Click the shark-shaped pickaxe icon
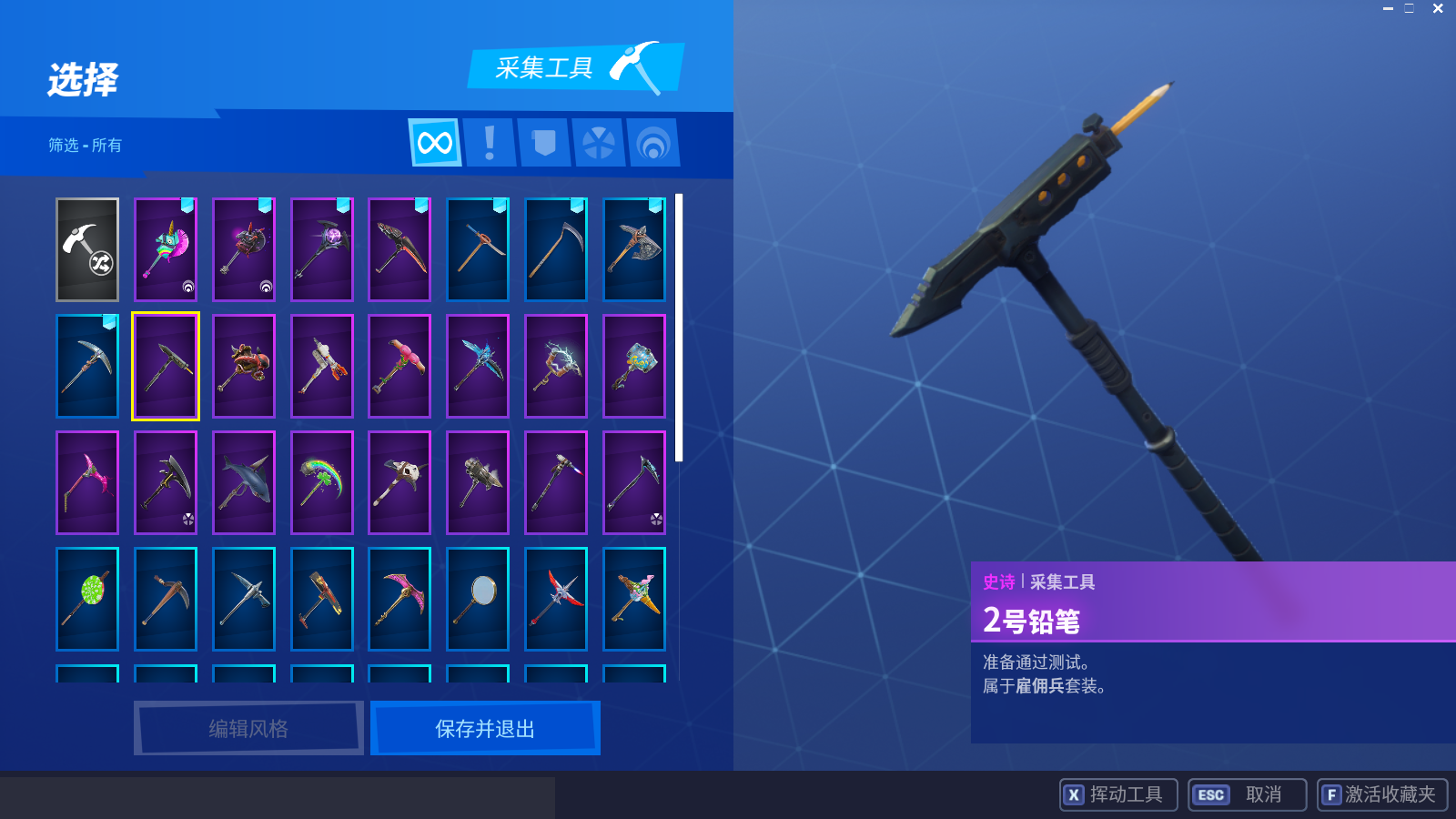Screen dimensions: 1456x819 pyautogui.click(x=243, y=482)
